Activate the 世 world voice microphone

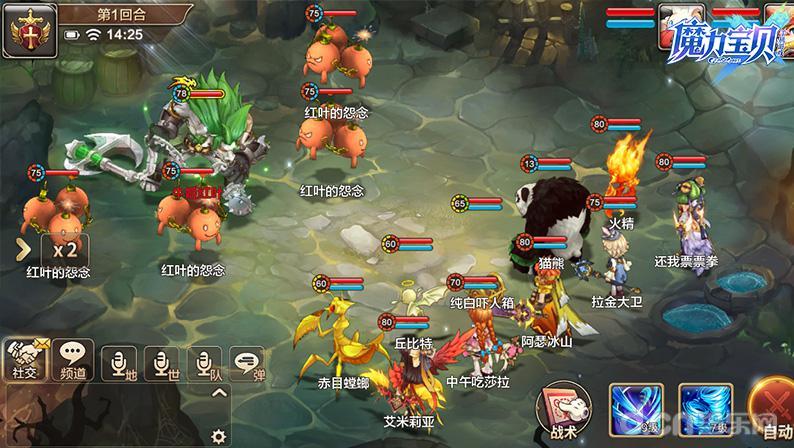pyautogui.click(x=161, y=362)
